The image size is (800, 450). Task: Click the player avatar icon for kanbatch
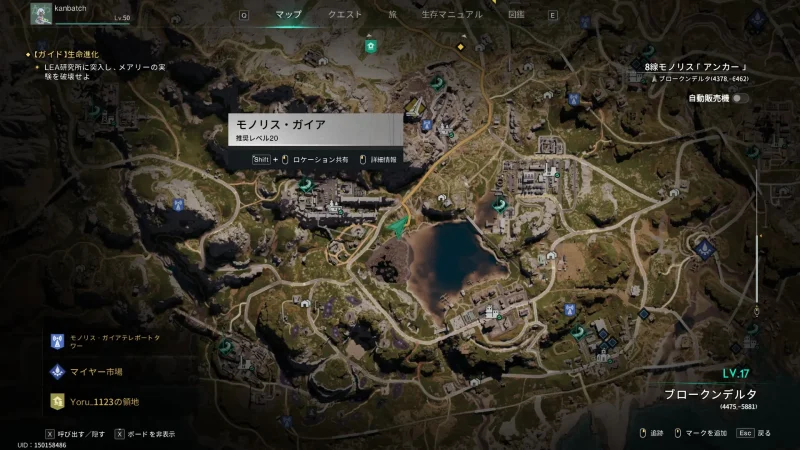pos(41,14)
